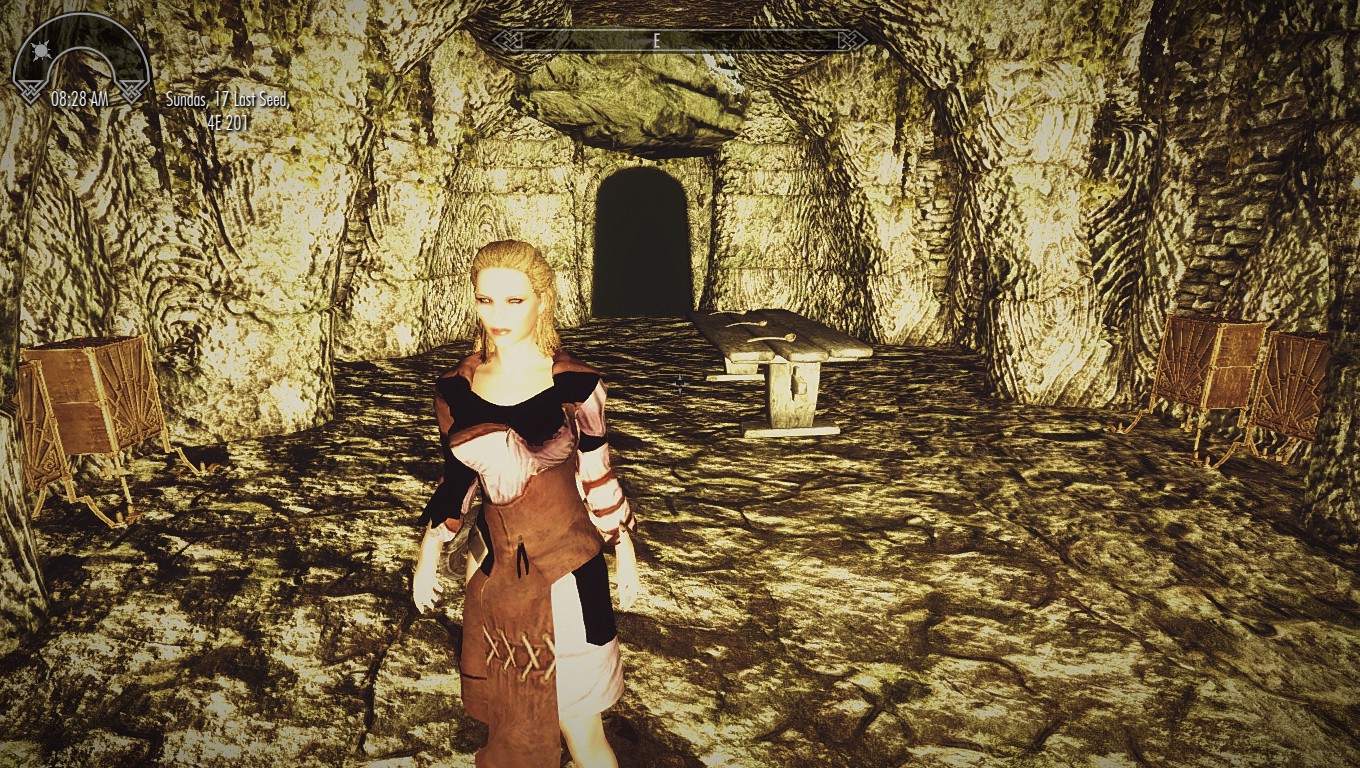Select the E direction marker on the compass
The height and width of the screenshot is (768, 1360).
click(x=656, y=41)
